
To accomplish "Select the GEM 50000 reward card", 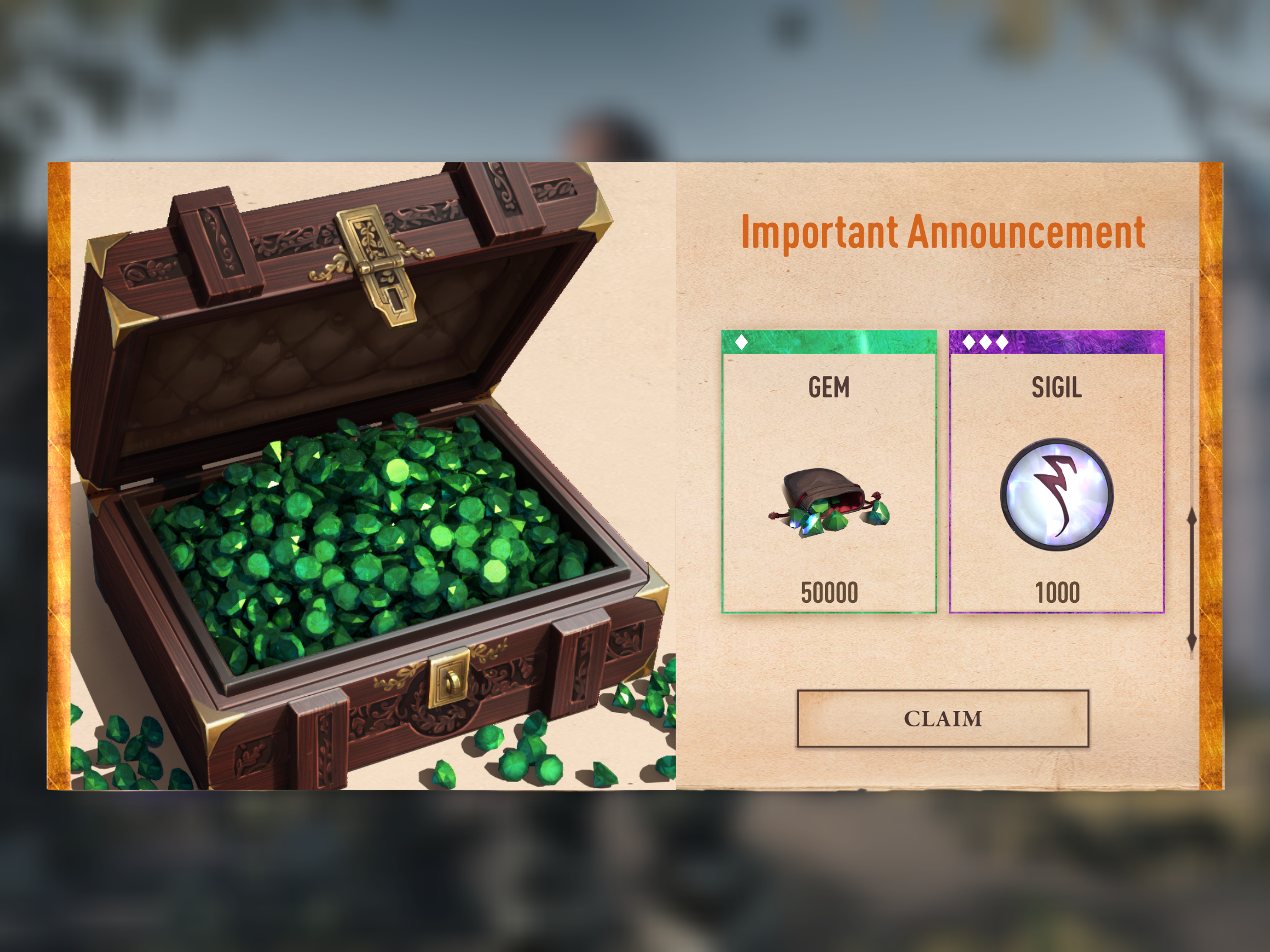I will [828, 472].
